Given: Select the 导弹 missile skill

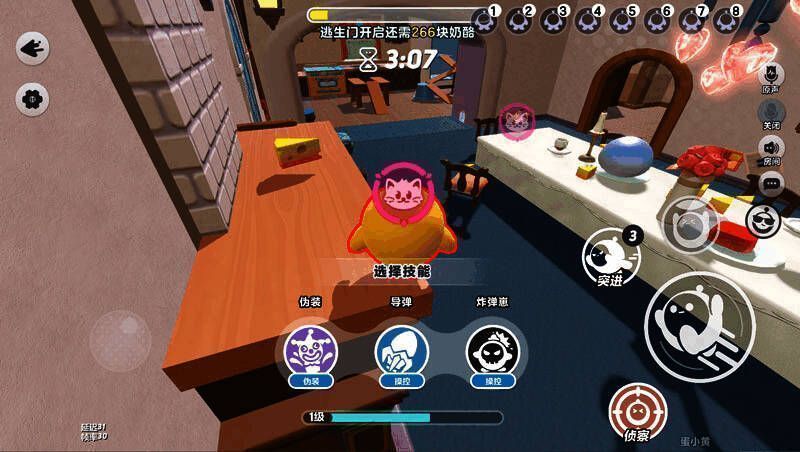Looking at the screenshot, I should pyautogui.click(x=401, y=350).
